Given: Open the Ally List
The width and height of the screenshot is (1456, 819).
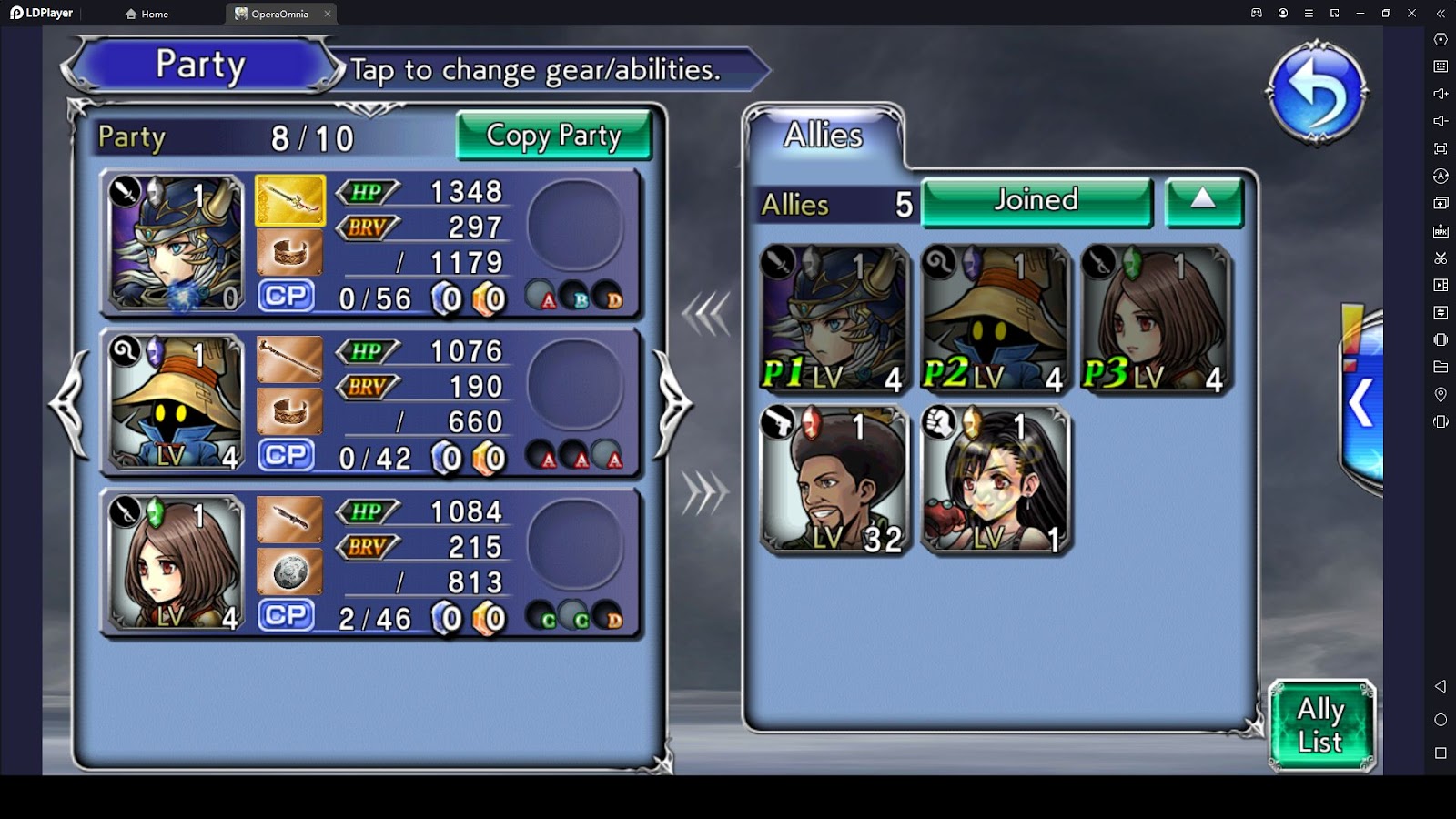Looking at the screenshot, I should click(x=1320, y=725).
